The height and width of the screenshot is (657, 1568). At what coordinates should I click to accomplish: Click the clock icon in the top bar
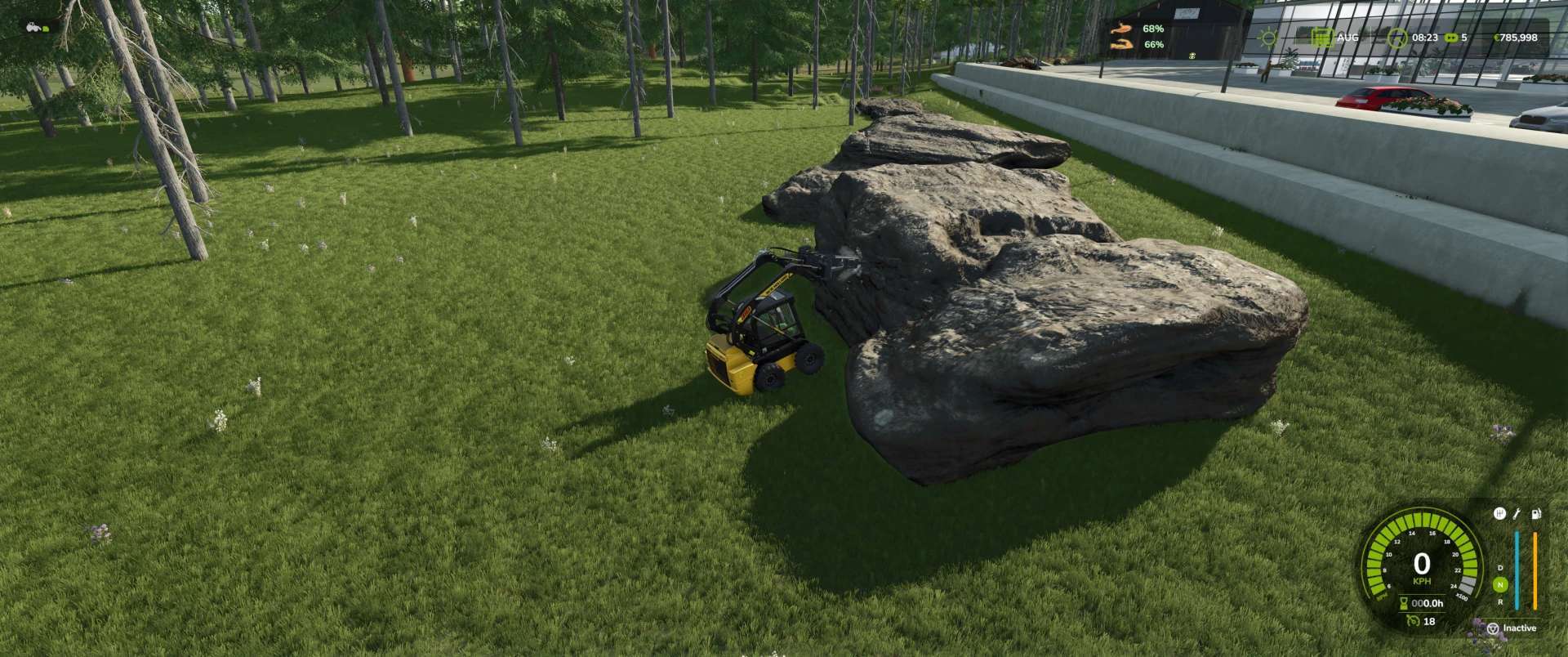tap(1397, 38)
